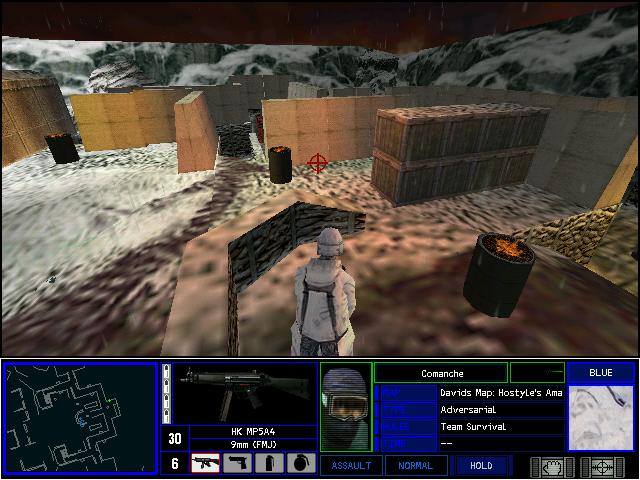This screenshot has height=480, width=640.
Task: Open the BLUE team camera thumbnail
Action: (x=601, y=418)
